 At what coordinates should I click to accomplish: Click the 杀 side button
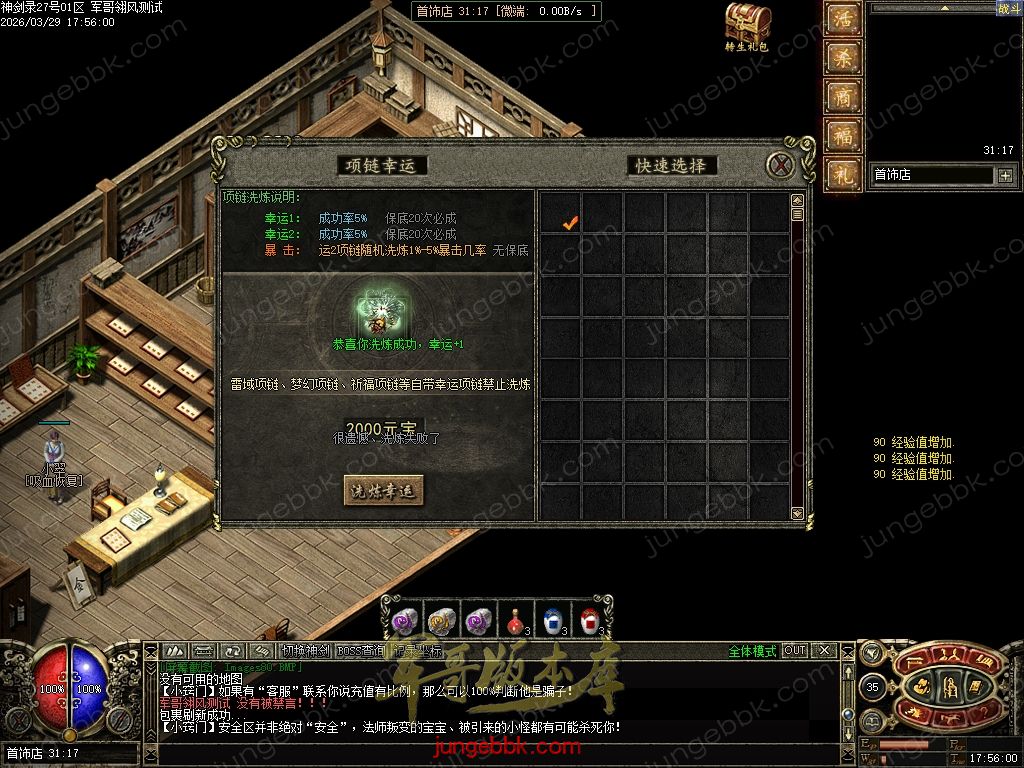click(843, 58)
